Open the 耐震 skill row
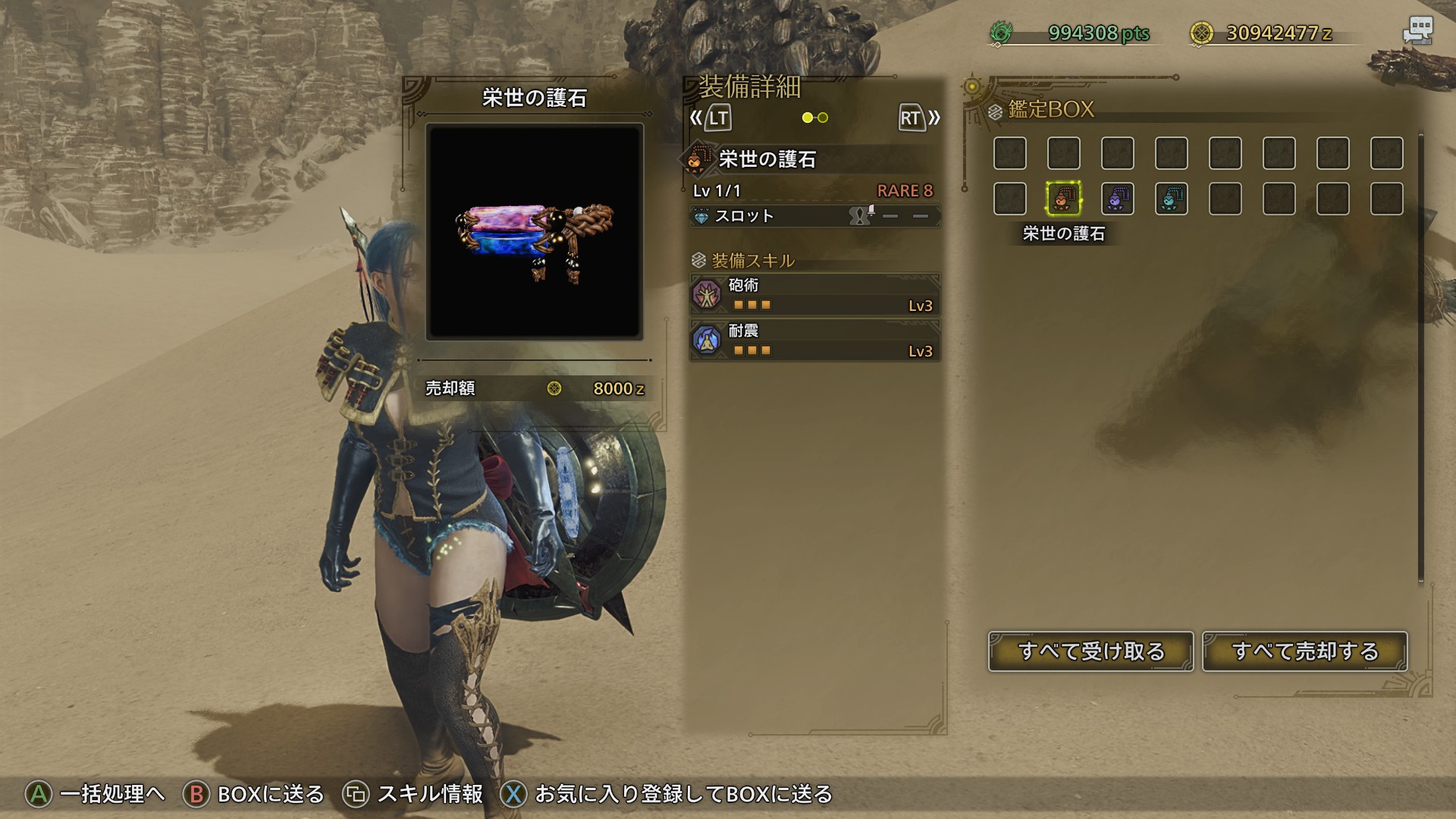This screenshot has width=1456, height=819. [x=814, y=340]
